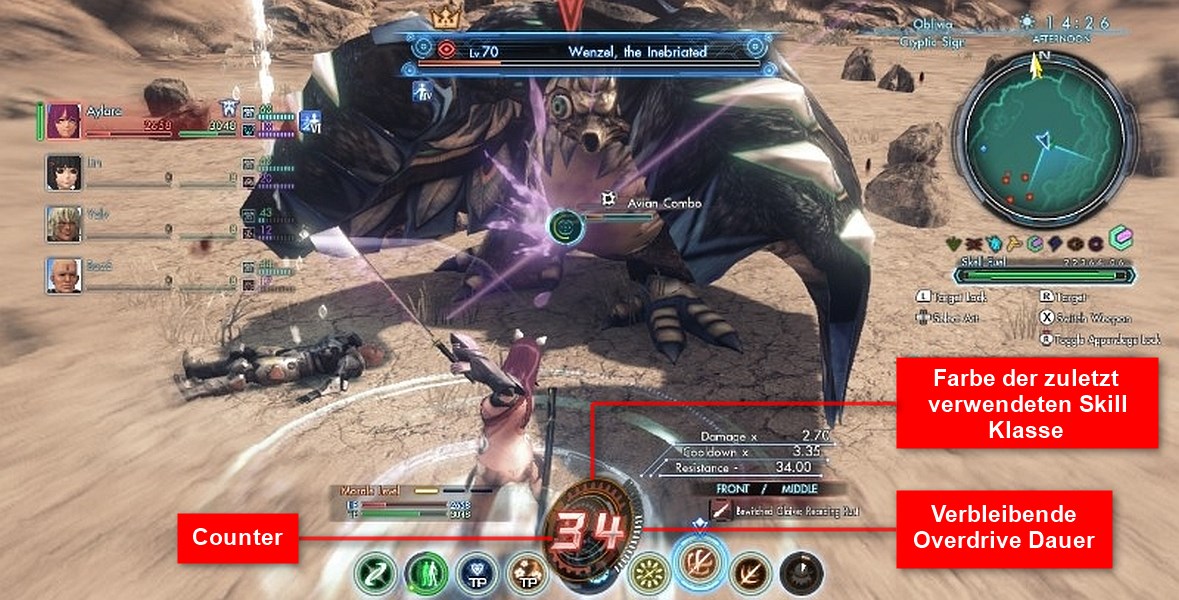1179x600 pixels.
Task: Choose the bald party member's portrait
Action: (63, 274)
